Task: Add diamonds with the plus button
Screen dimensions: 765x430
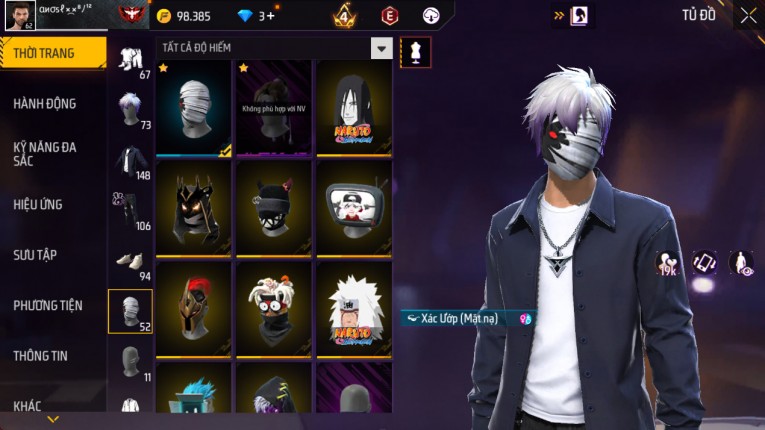Action: coord(270,16)
